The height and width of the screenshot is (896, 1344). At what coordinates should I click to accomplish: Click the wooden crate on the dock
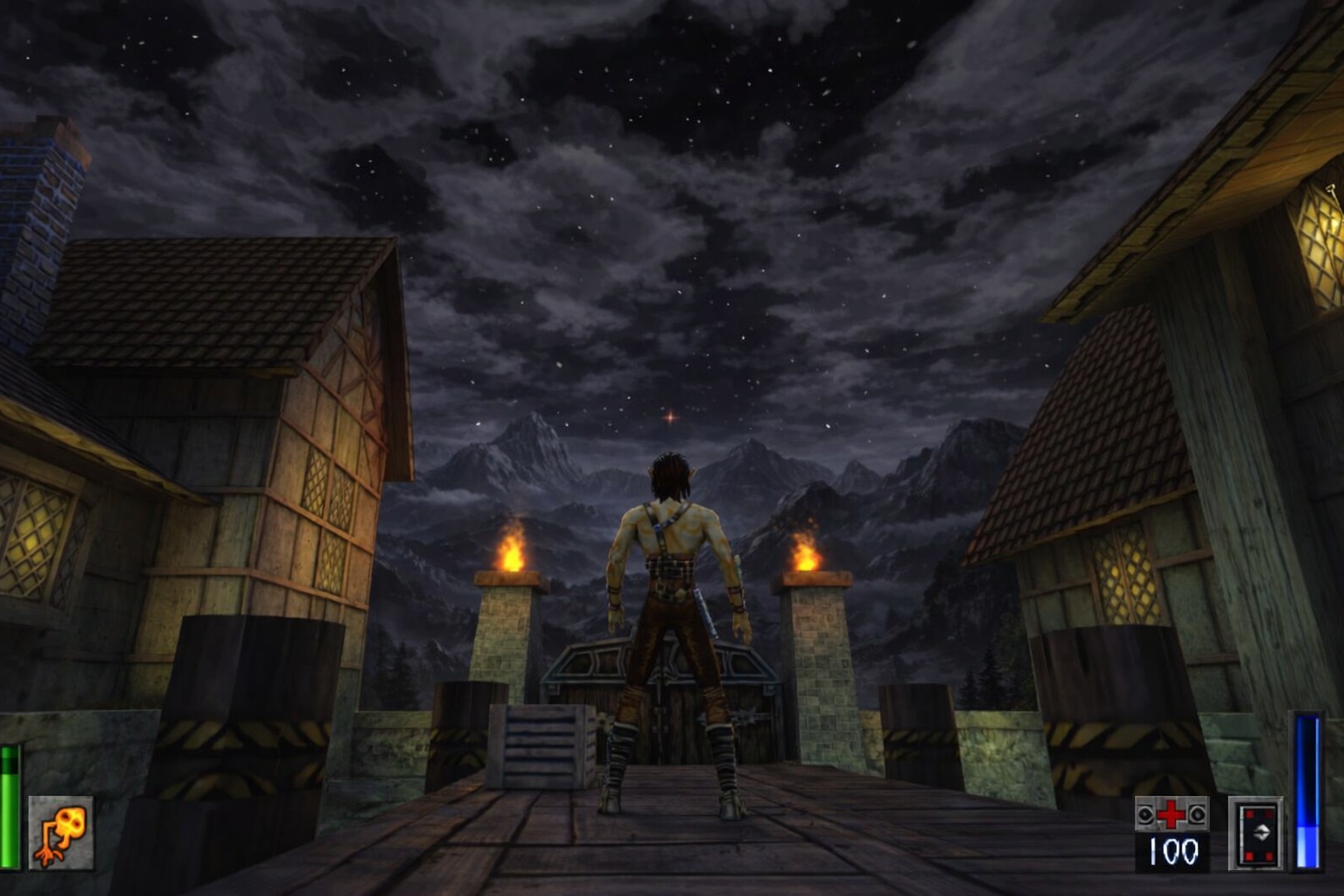click(x=542, y=748)
